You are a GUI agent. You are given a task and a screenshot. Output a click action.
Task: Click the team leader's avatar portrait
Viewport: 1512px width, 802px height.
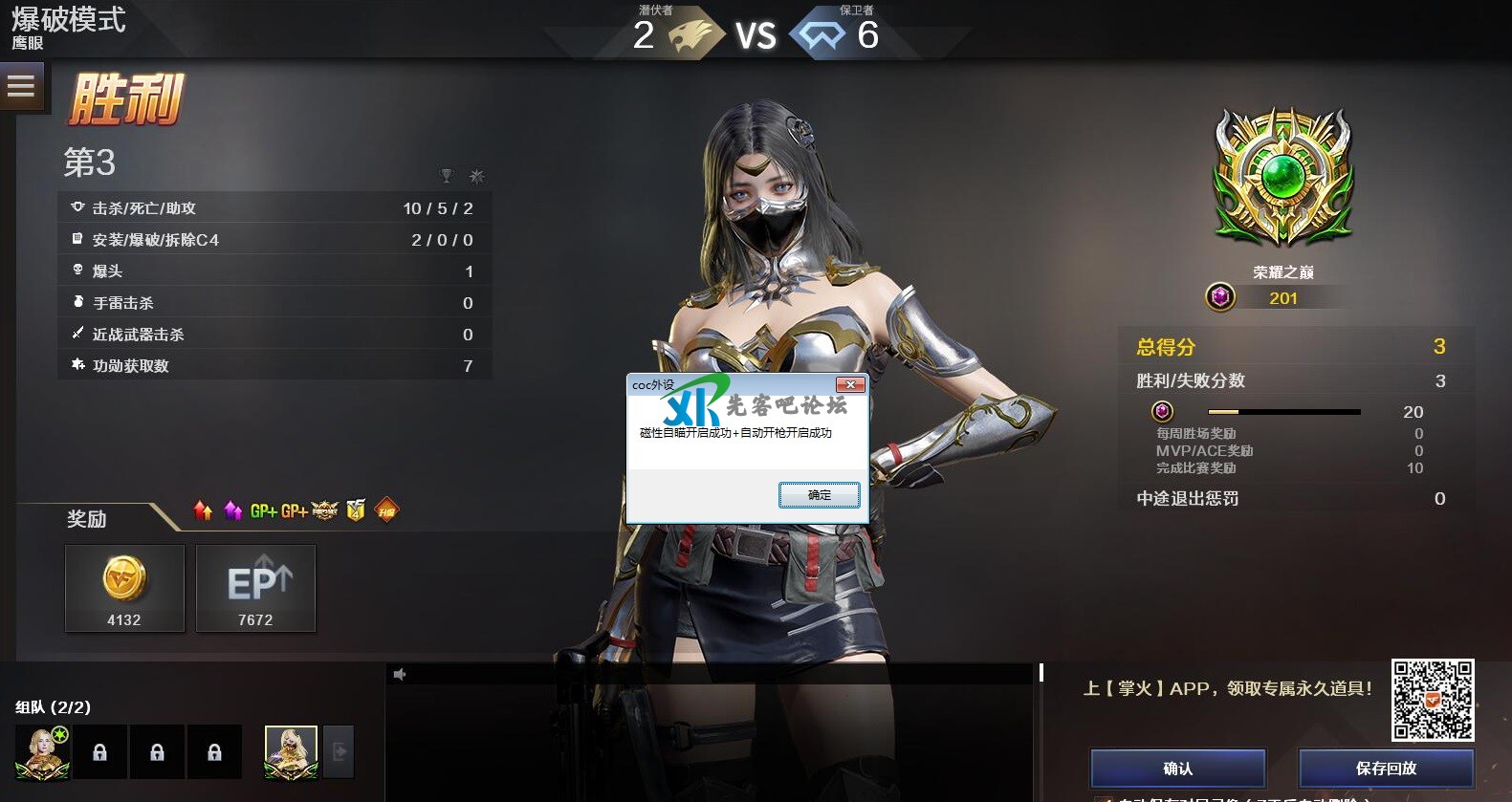pos(42,752)
